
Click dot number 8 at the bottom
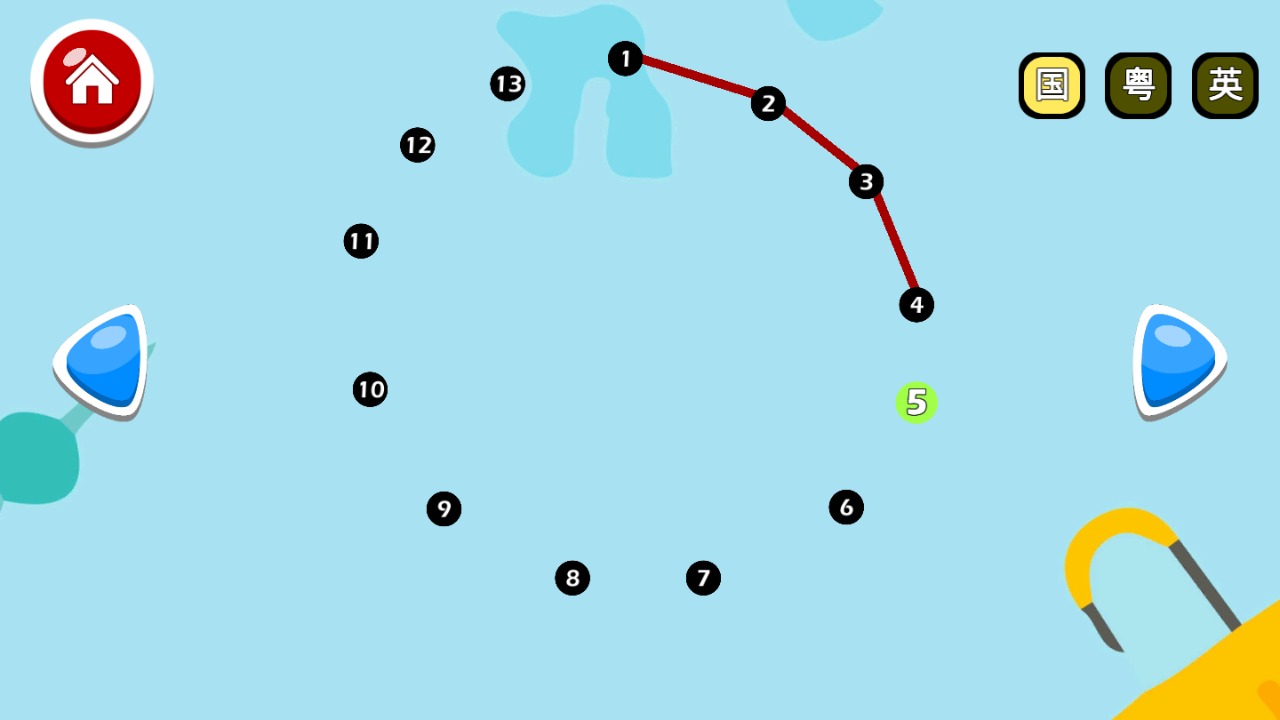tap(572, 577)
